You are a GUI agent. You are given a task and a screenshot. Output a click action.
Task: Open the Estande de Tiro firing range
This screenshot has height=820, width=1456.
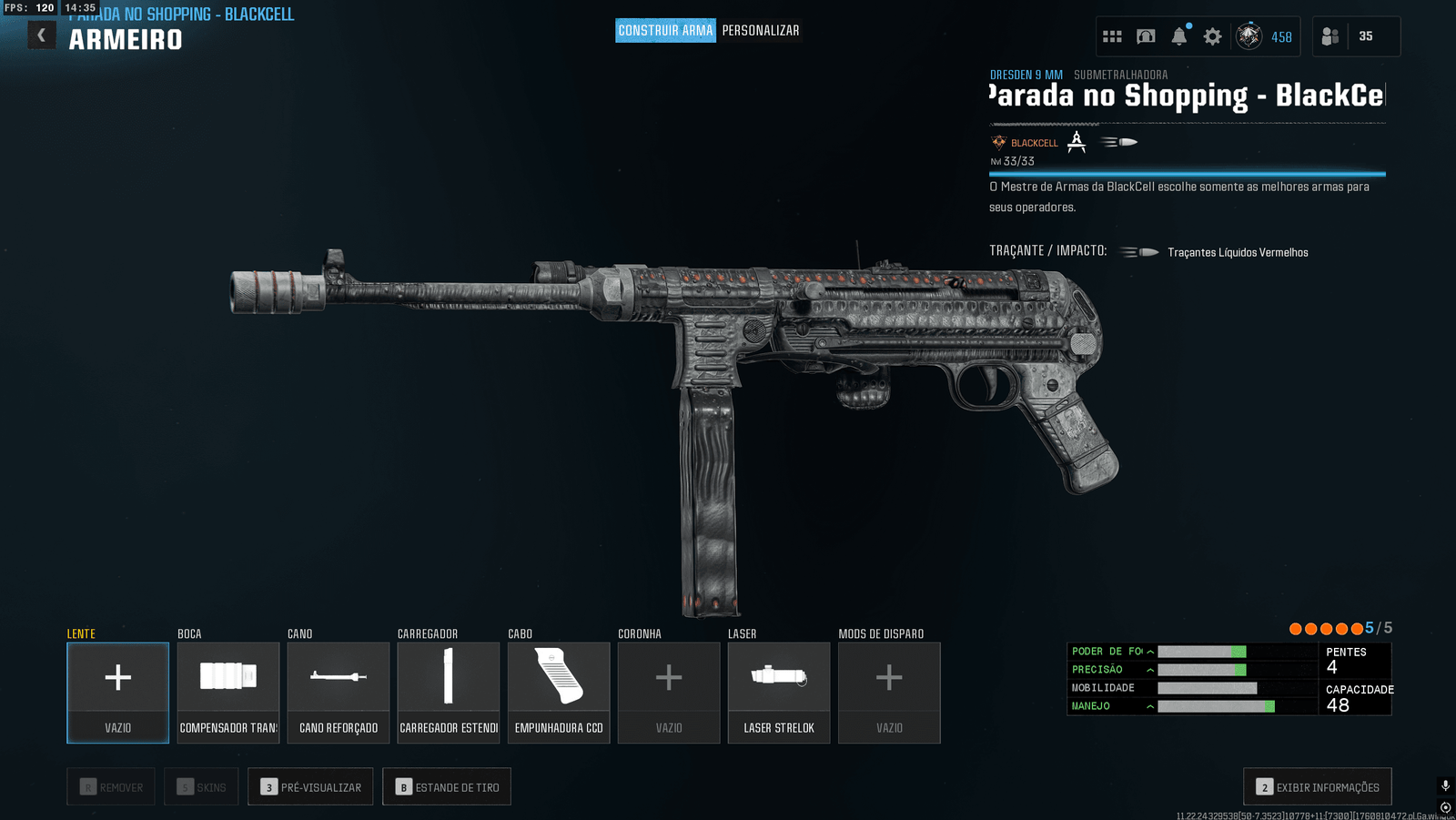coord(447,787)
